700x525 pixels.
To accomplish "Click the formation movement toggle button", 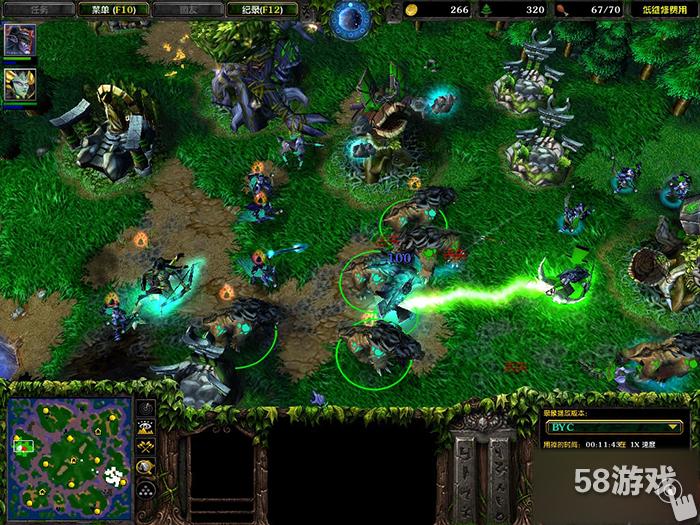I will [146, 488].
